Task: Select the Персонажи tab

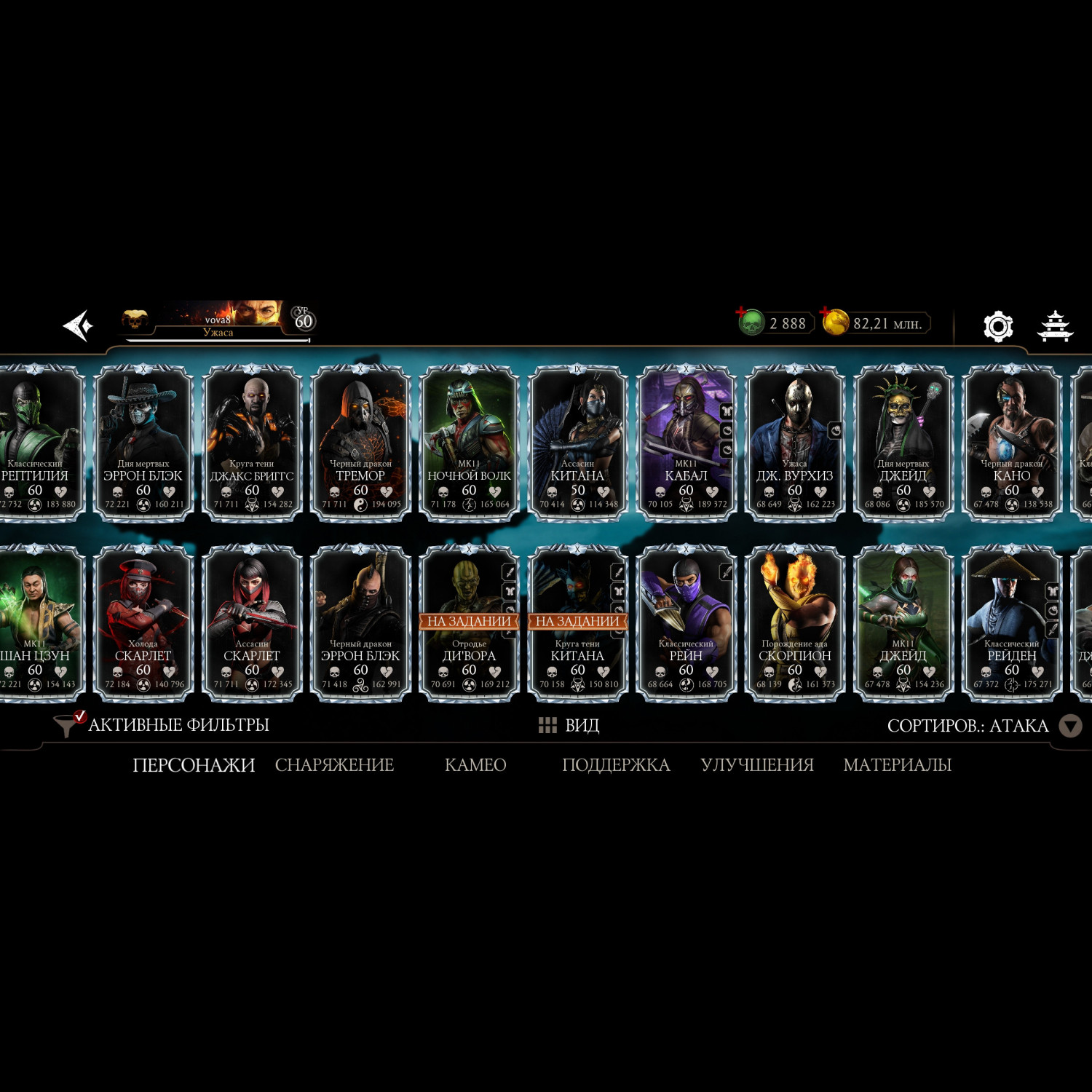Action: (194, 765)
